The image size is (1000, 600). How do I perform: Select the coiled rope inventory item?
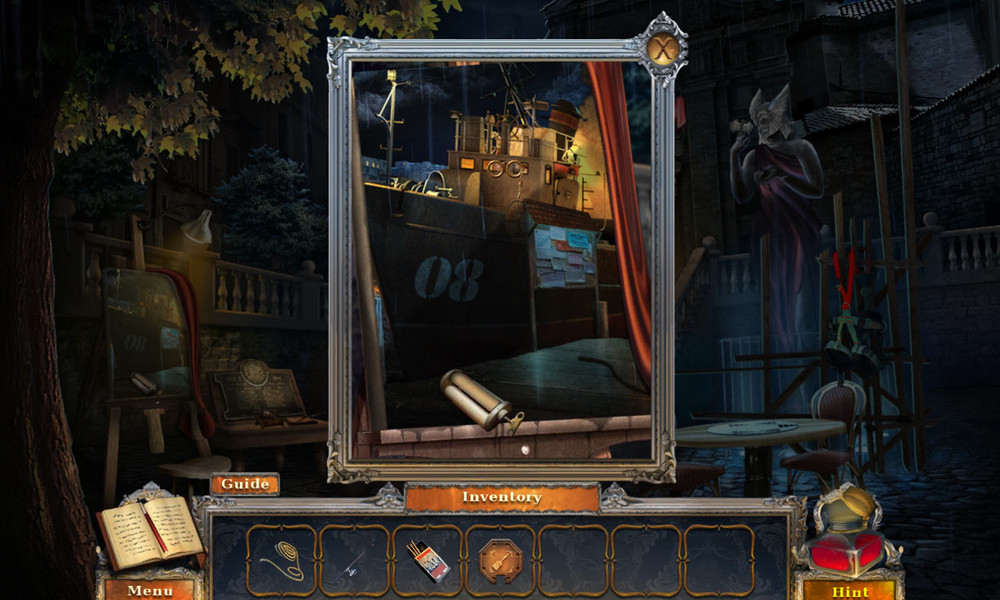click(x=281, y=560)
